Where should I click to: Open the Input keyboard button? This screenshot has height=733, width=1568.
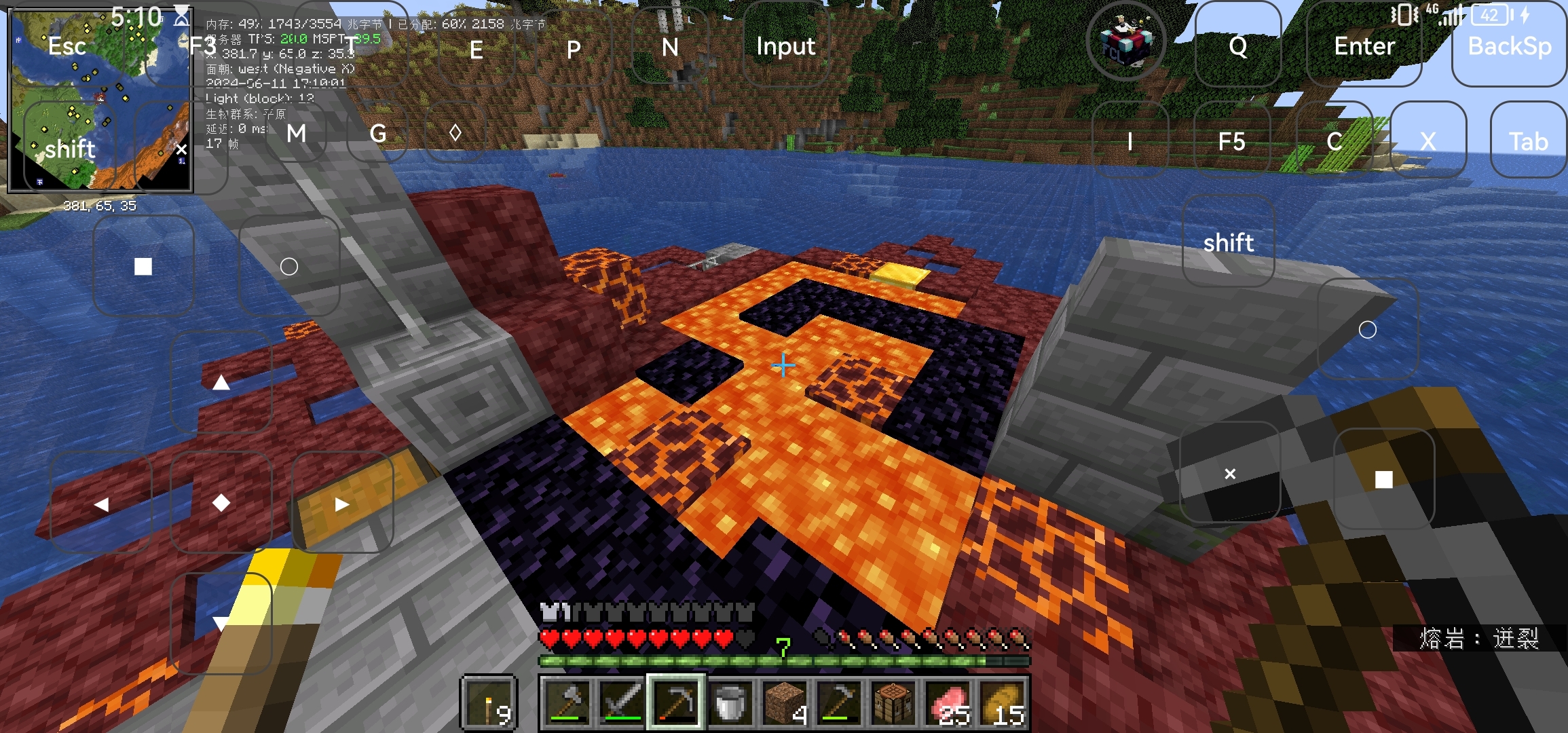click(x=785, y=46)
